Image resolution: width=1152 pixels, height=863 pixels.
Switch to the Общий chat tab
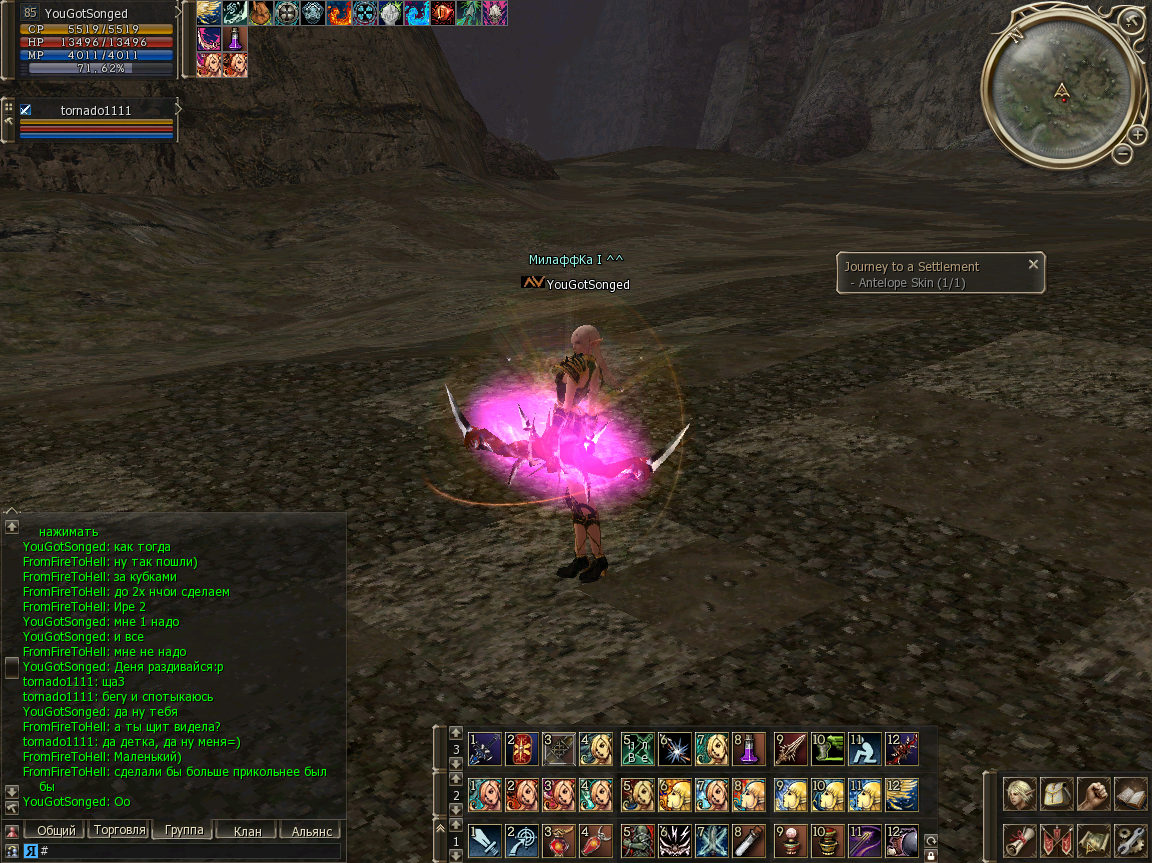pyautogui.click(x=55, y=830)
